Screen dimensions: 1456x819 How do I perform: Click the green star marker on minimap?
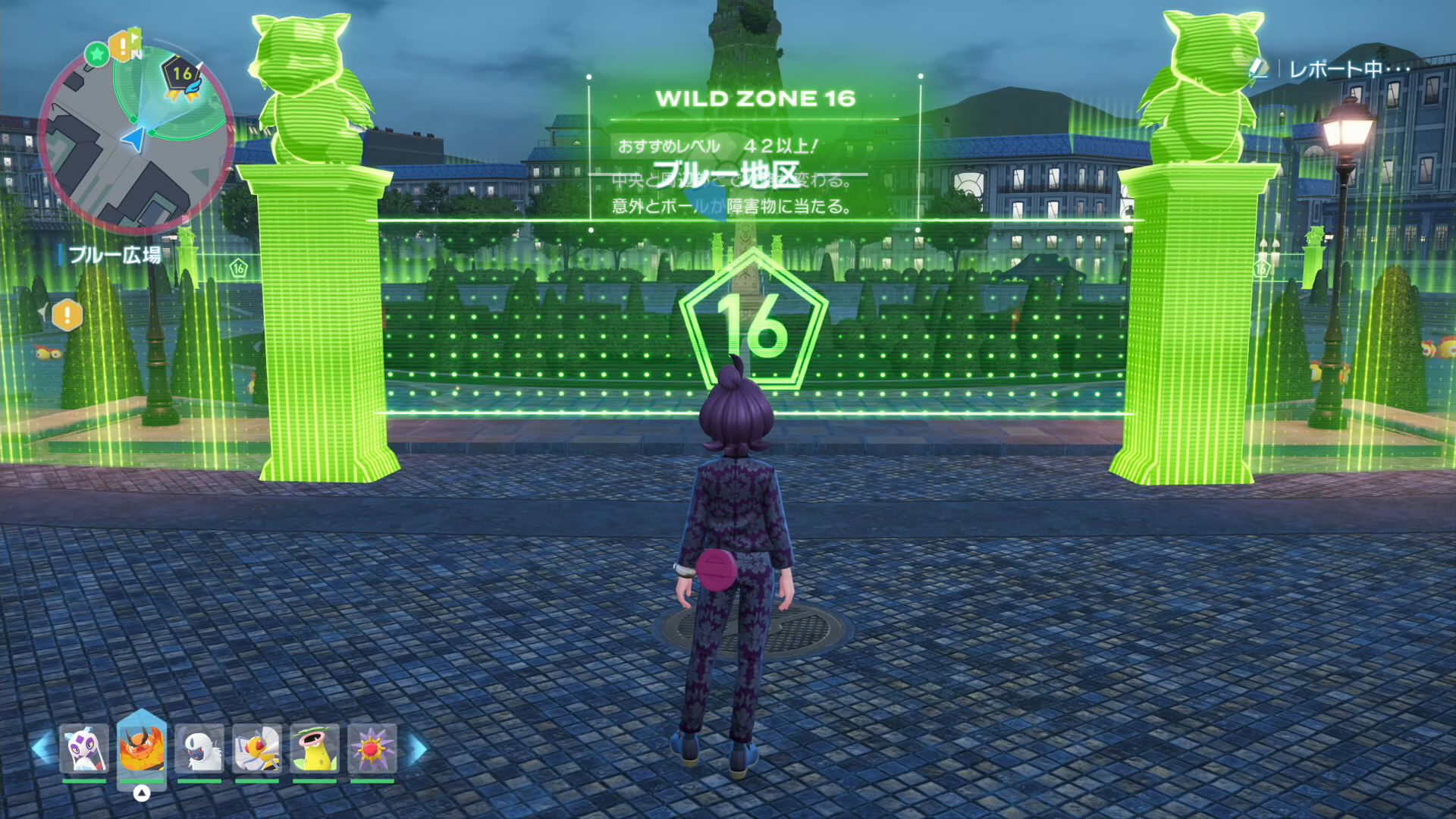click(96, 54)
